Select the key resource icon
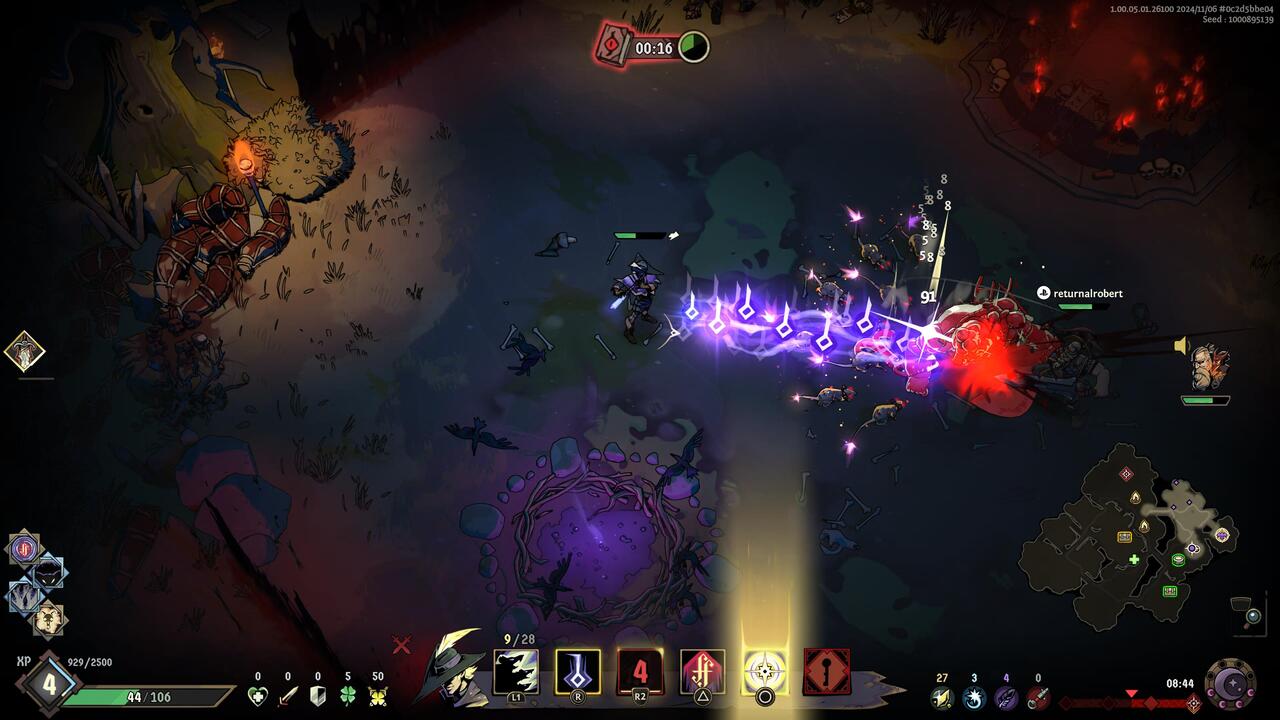1280x720 pixels. point(1038,697)
